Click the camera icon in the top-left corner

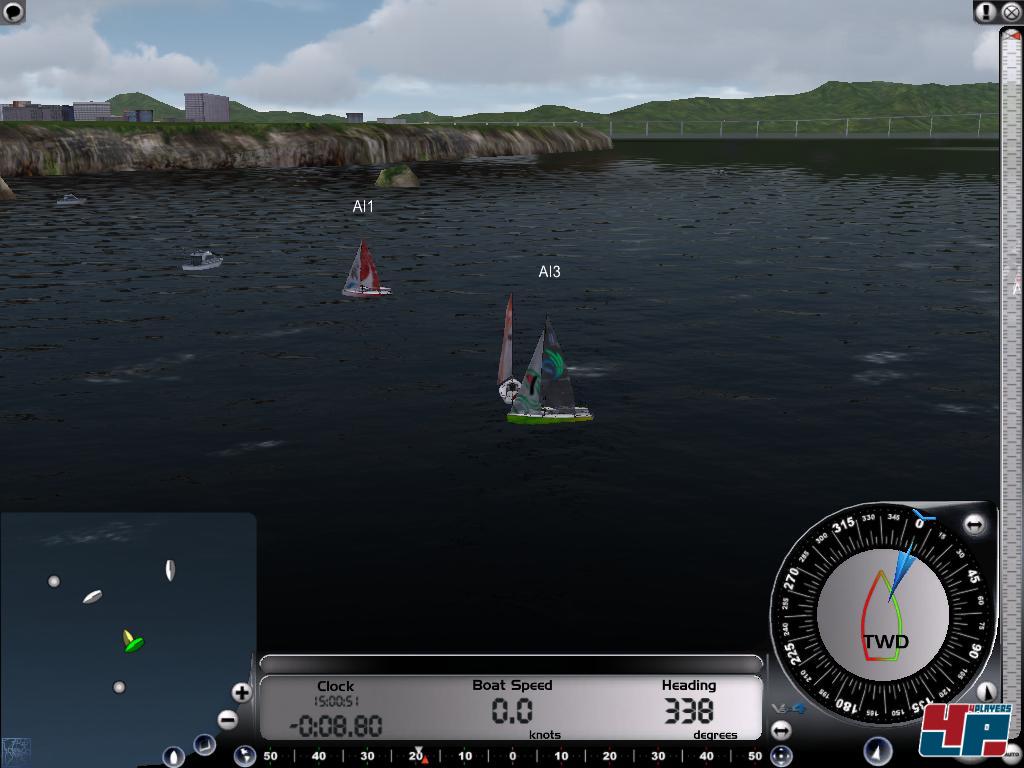pyautogui.click(x=13, y=12)
